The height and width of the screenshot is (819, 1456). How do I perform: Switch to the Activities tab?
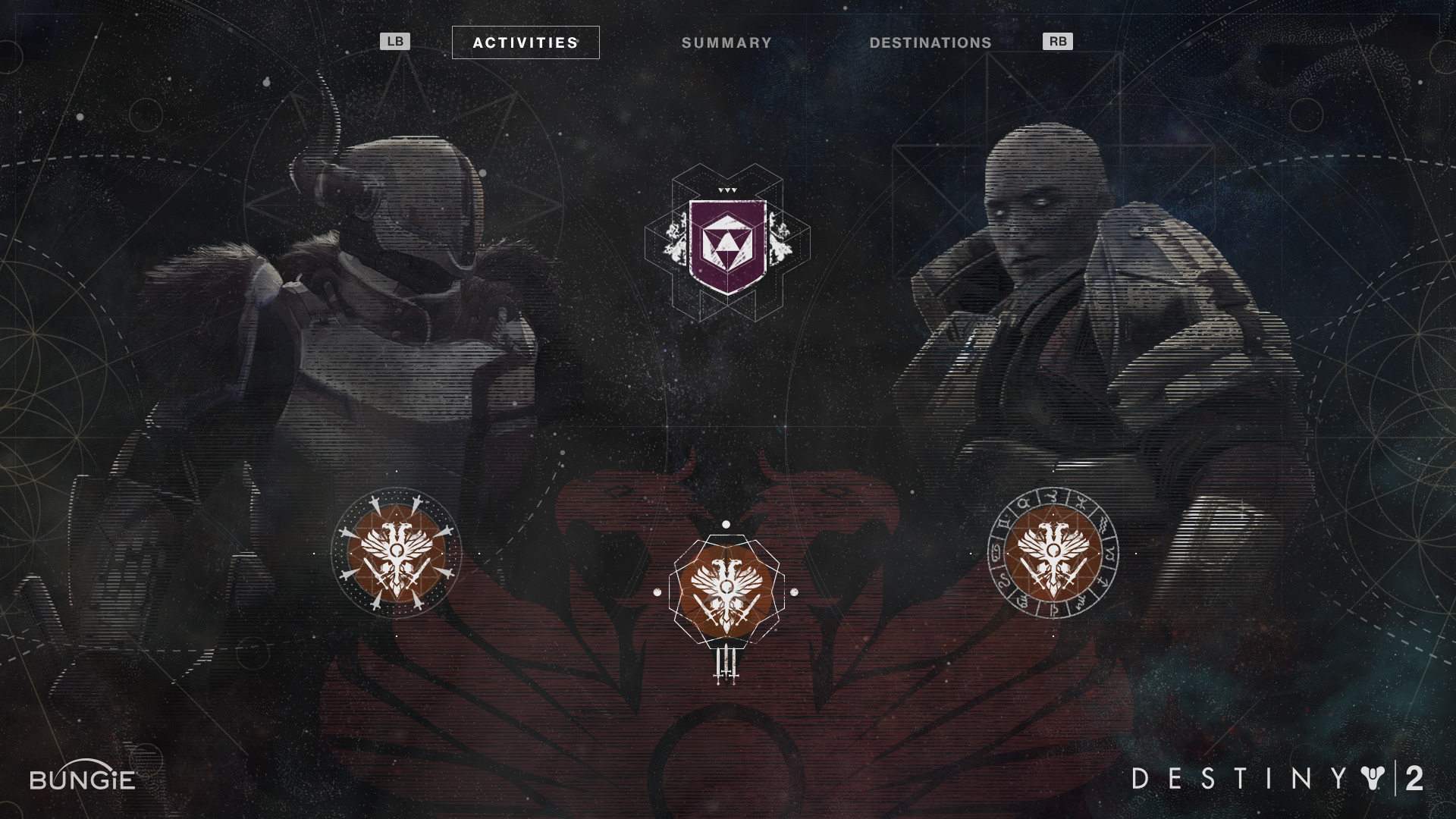click(526, 42)
